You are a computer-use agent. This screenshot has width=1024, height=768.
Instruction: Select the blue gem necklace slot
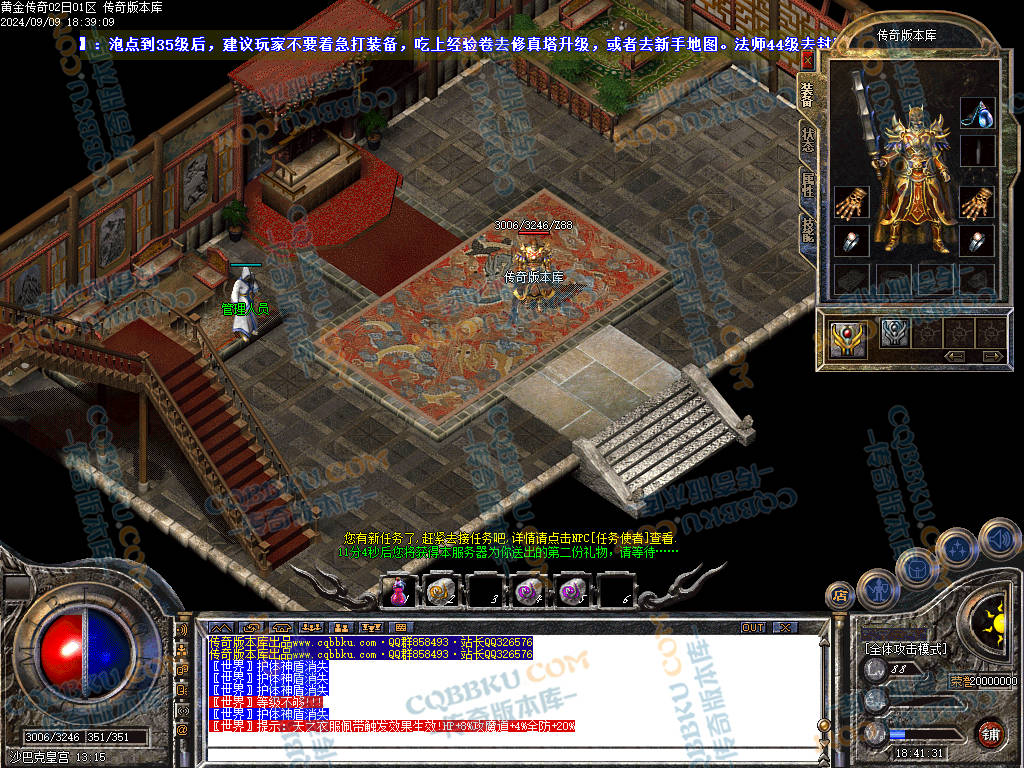pyautogui.click(x=977, y=113)
